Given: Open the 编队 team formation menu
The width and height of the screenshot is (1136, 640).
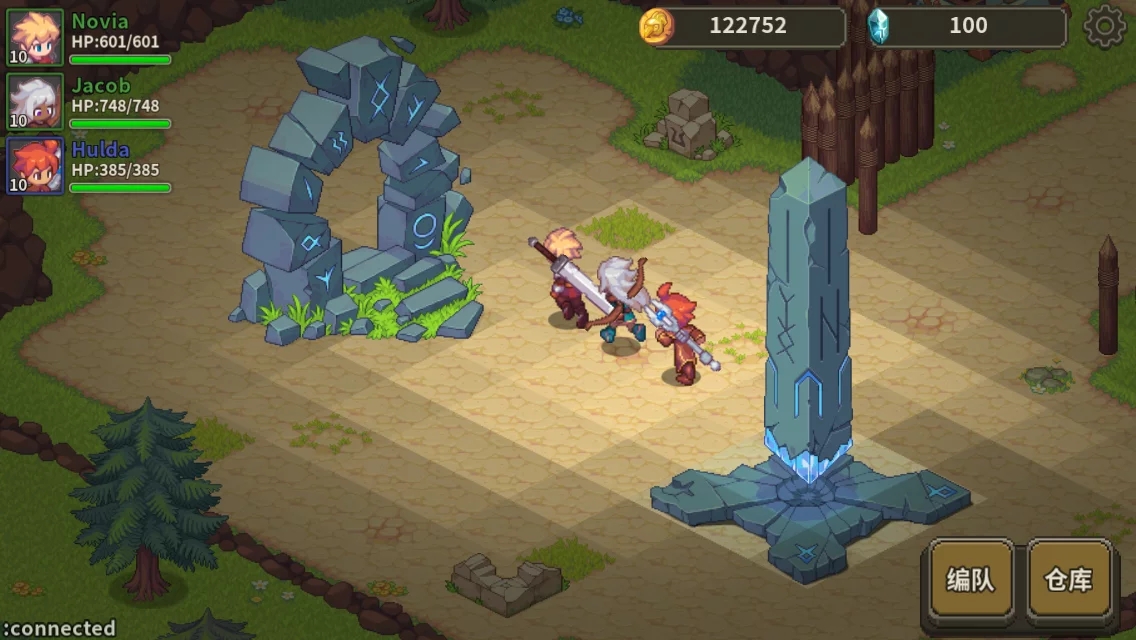Looking at the screenshot, I should click(970, 579).
